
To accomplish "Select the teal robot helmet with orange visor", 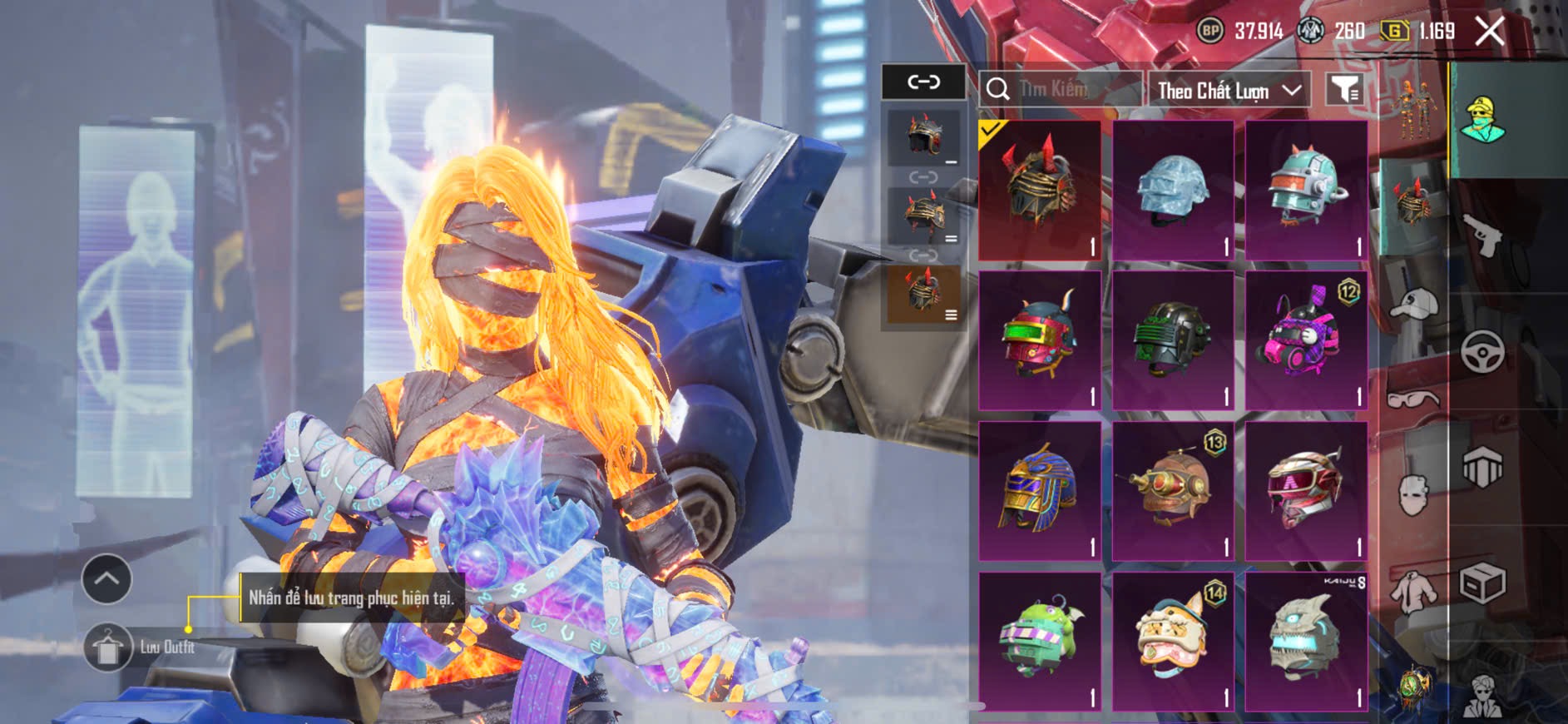I will [1306, 190].
